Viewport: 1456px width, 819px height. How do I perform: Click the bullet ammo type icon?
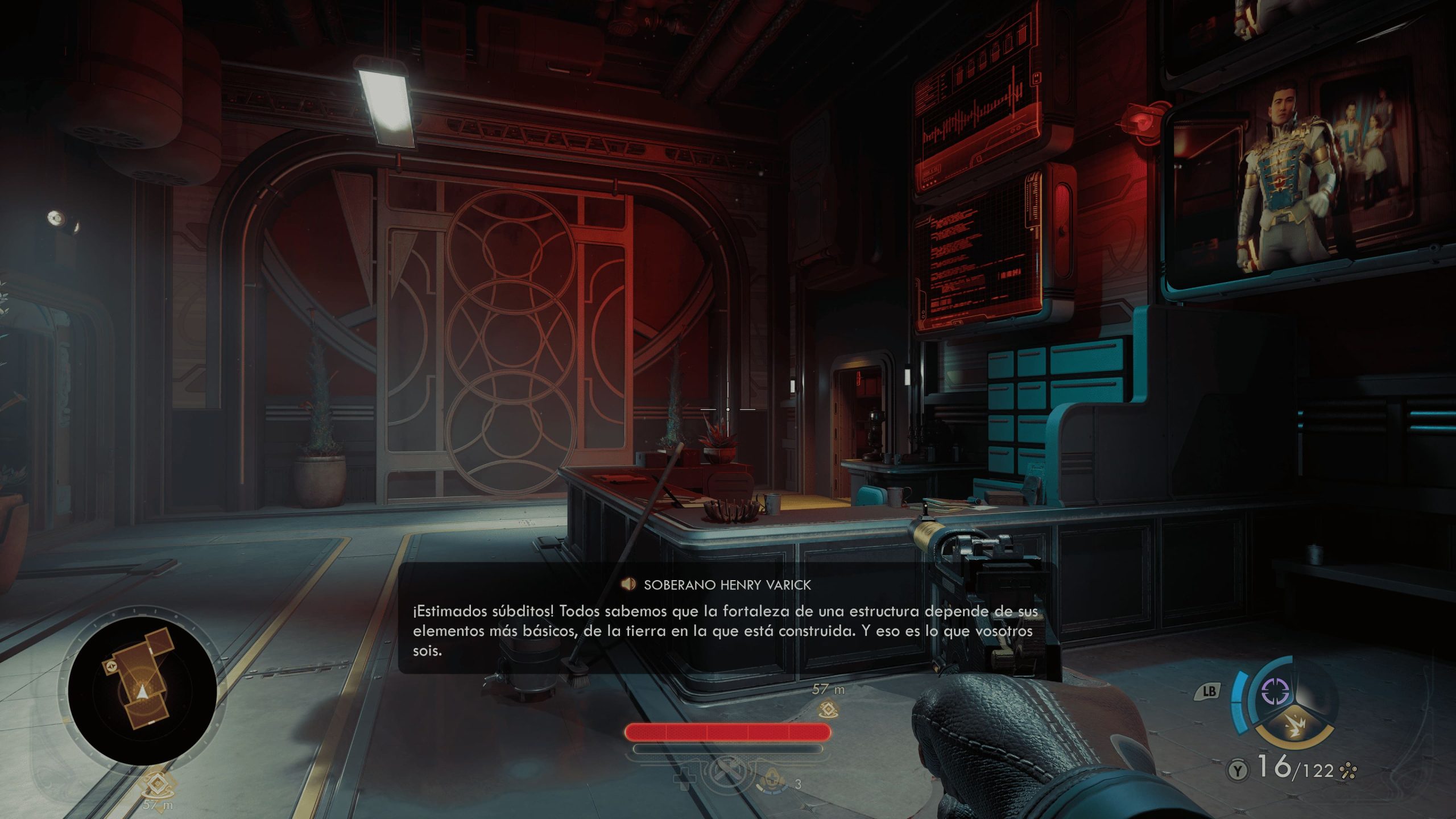tap(1348, 771)
